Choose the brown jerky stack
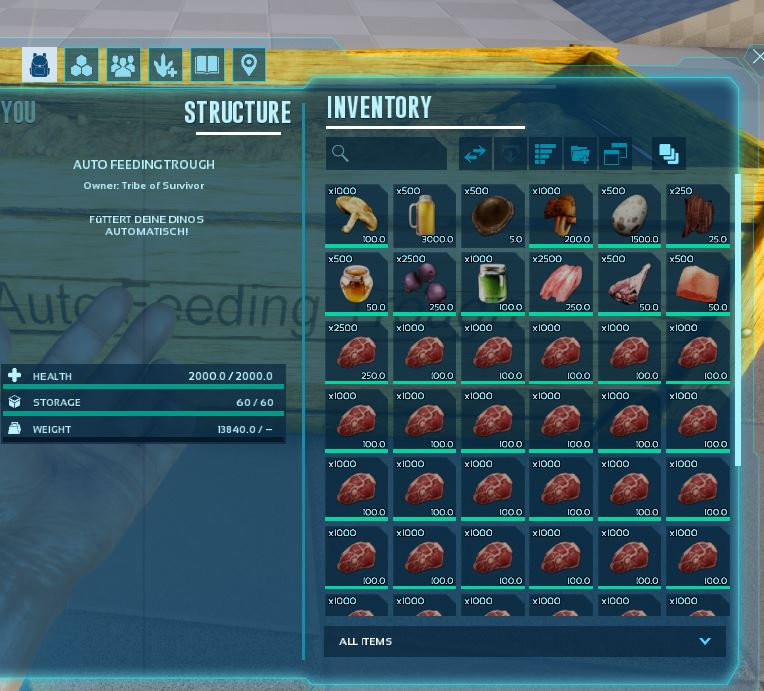The height and width of the screenshot is (691, 764). point(696,216)
